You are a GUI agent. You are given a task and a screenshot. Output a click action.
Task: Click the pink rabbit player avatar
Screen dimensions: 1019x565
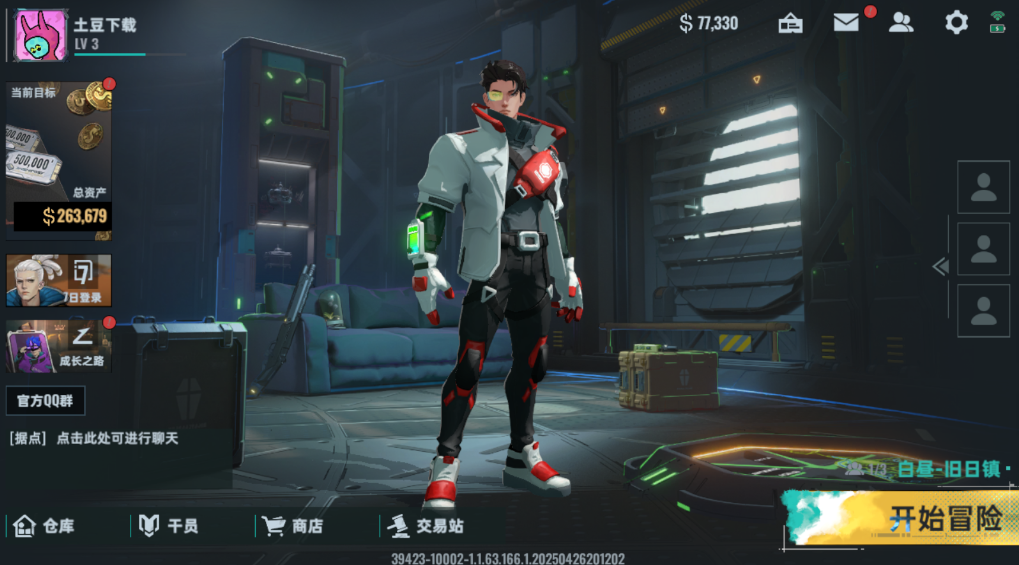coord(41,33)
